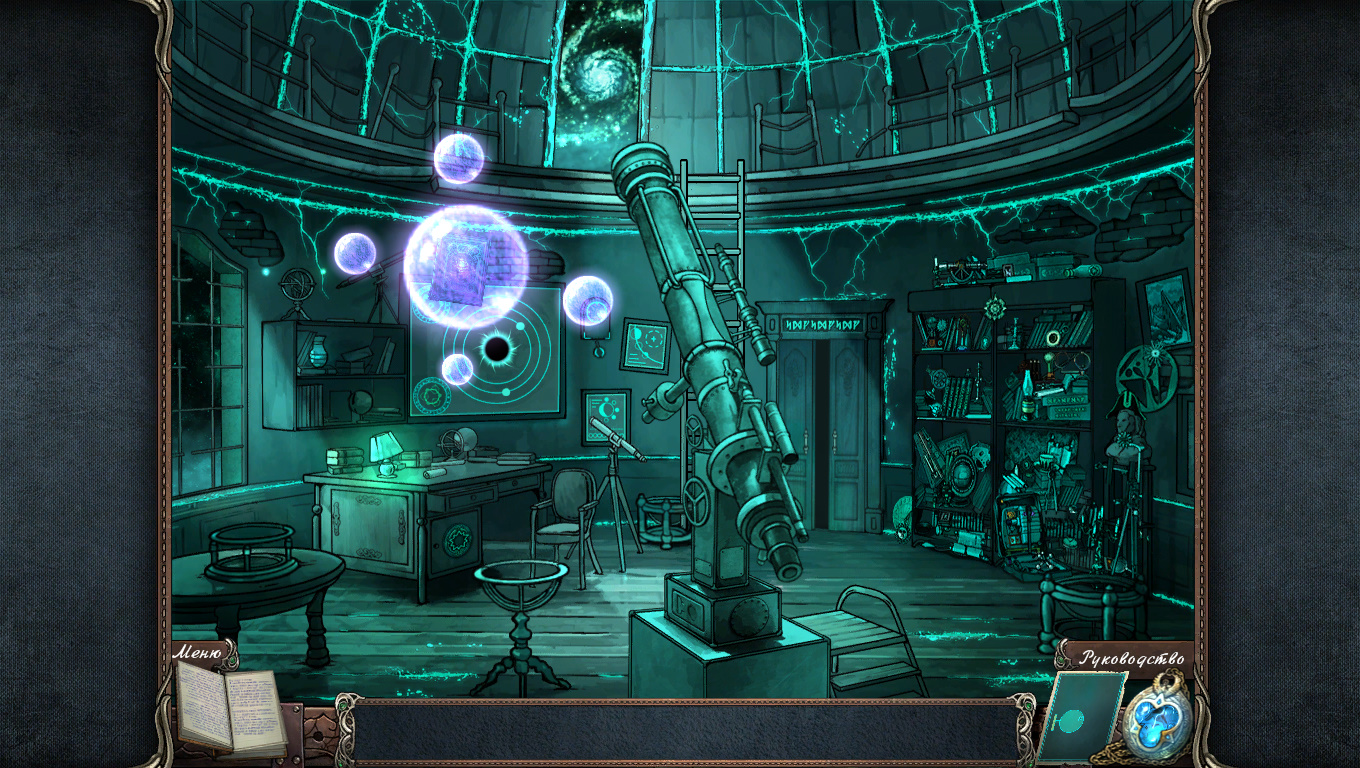This screenshot has width=1360, height=768.
Task: Open the Руководство guide
Action: (x=1131, y=658)
